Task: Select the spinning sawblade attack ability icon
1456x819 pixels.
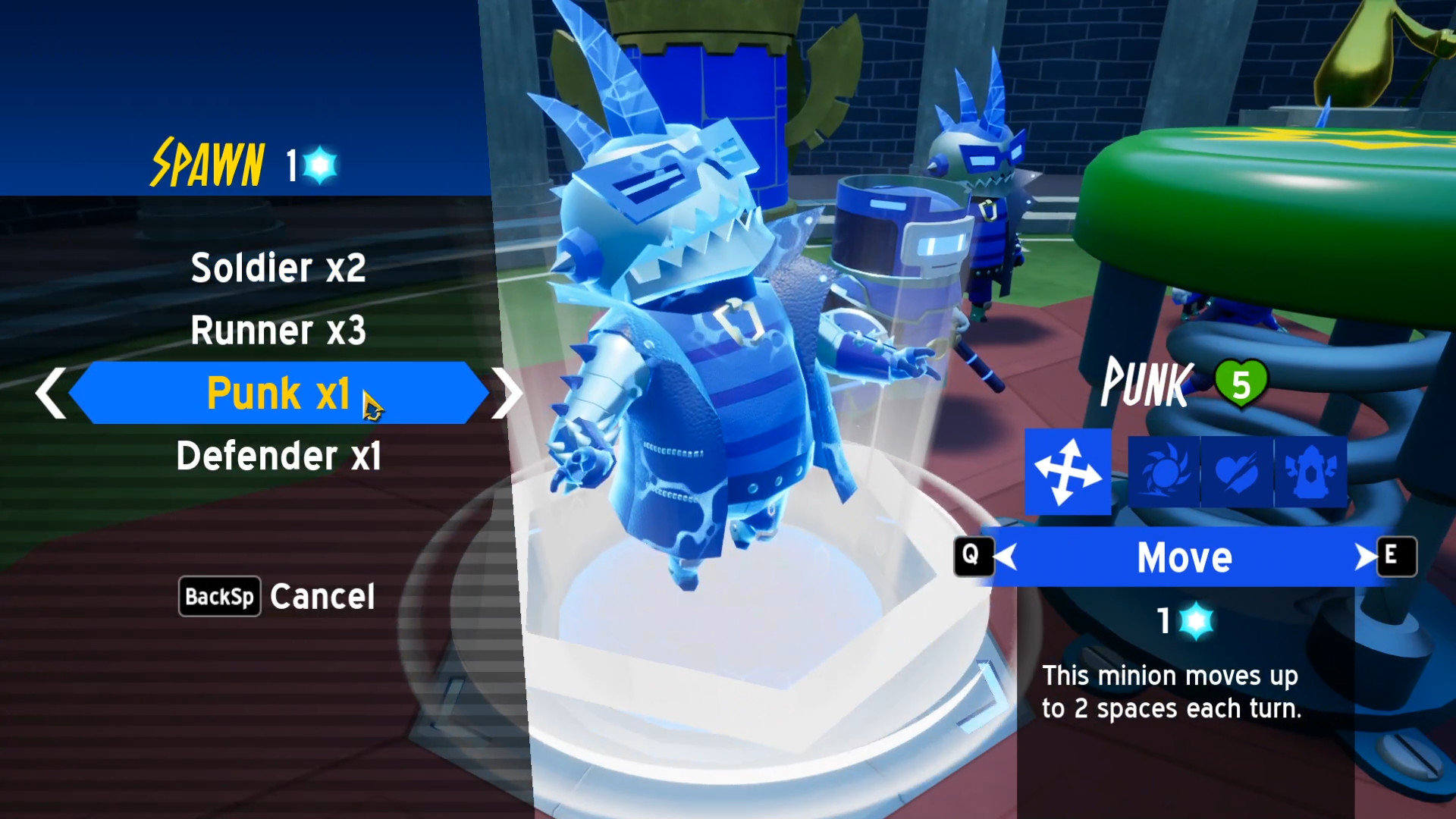Action: pos(1163,472)
